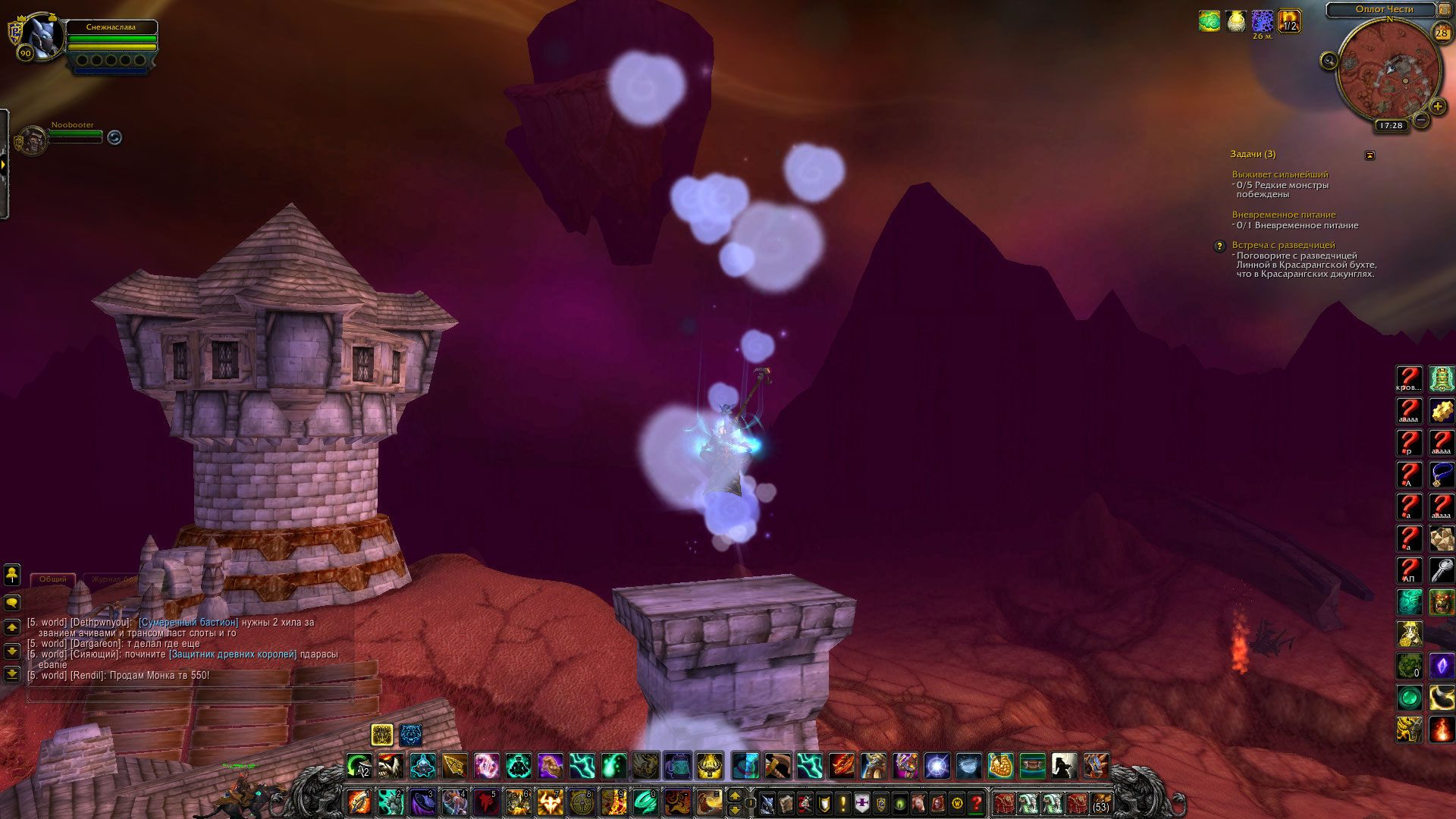Open the friends list button

coord(12,574)
